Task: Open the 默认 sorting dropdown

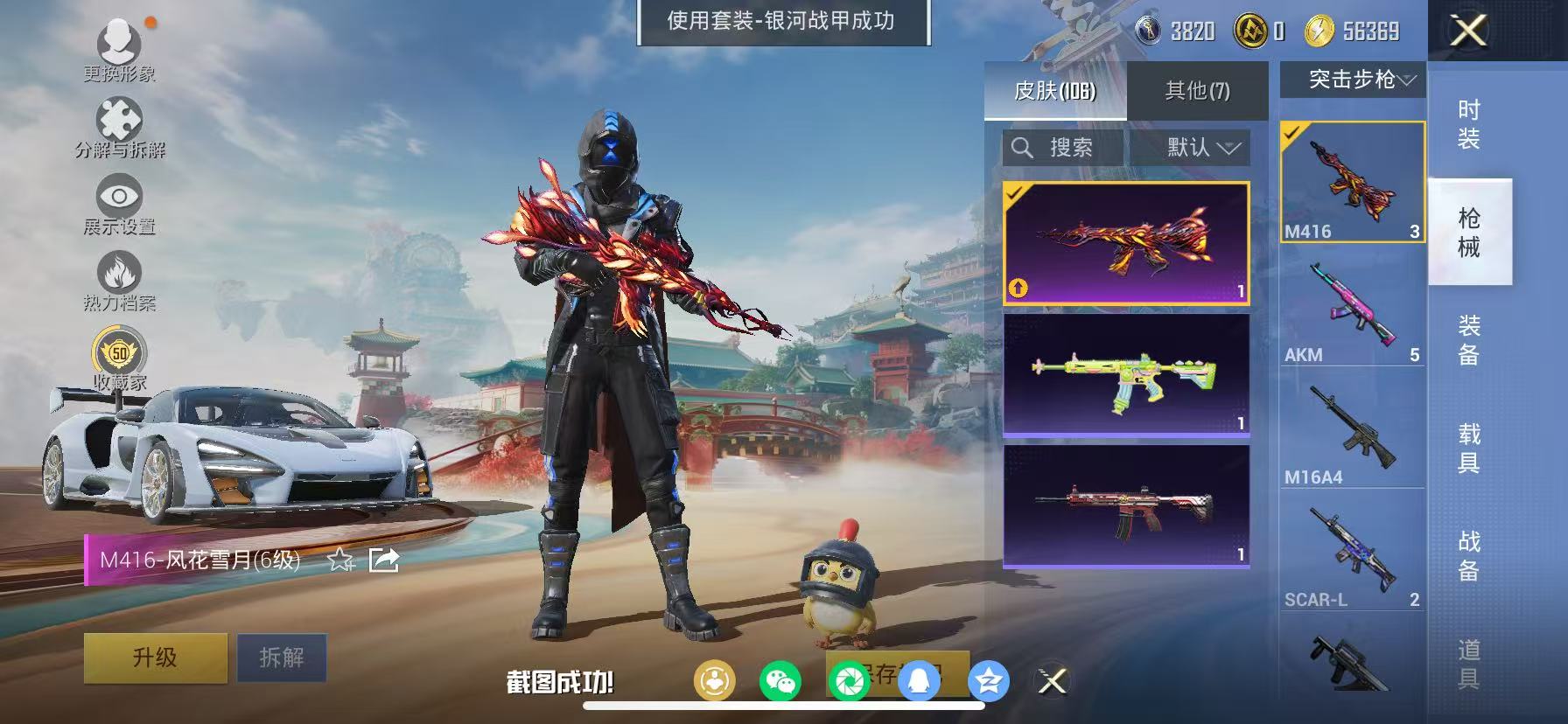Action: tap(1190, 148)
